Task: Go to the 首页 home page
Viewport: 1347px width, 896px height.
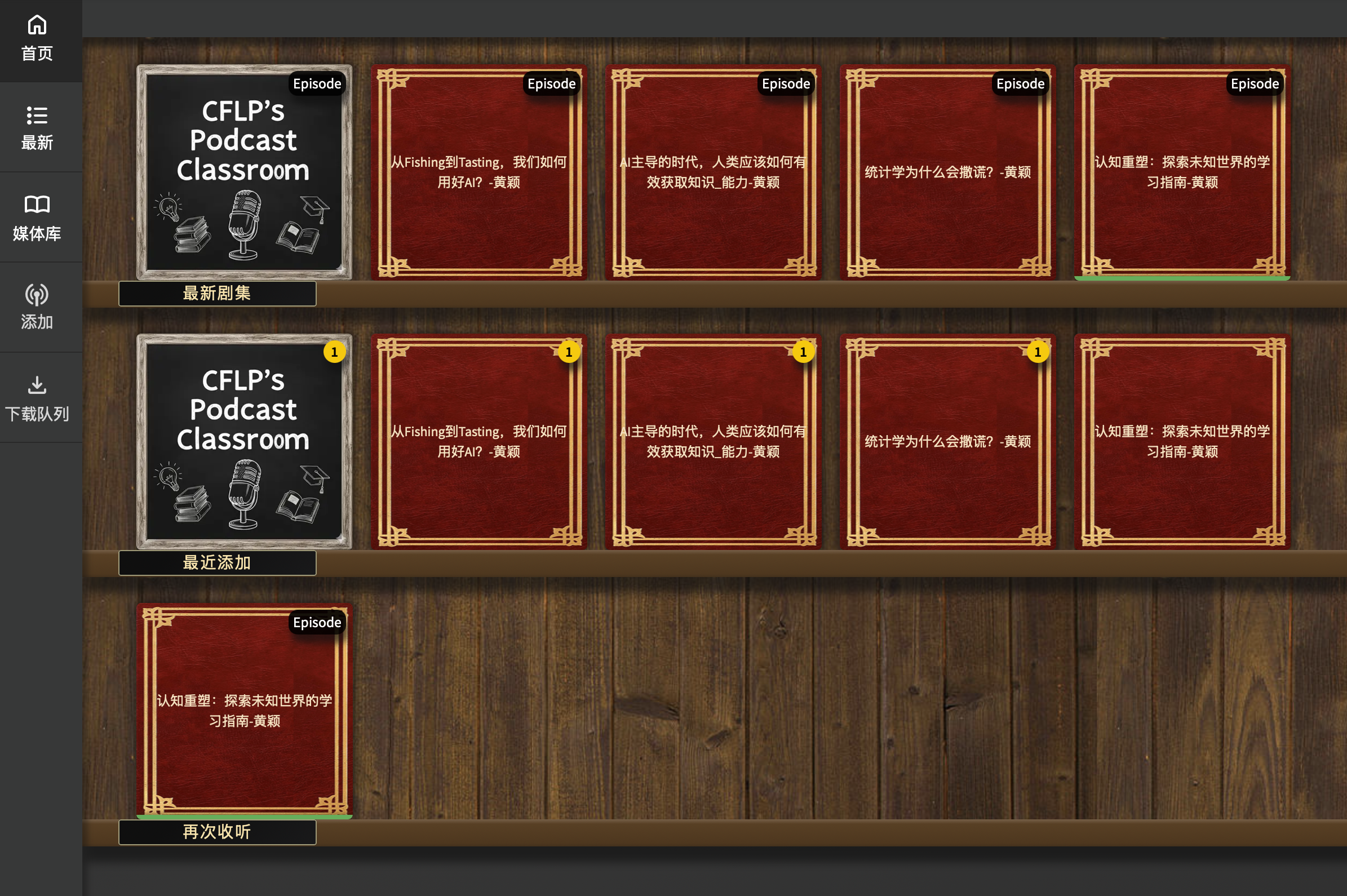Action: (x=37, y=39)
